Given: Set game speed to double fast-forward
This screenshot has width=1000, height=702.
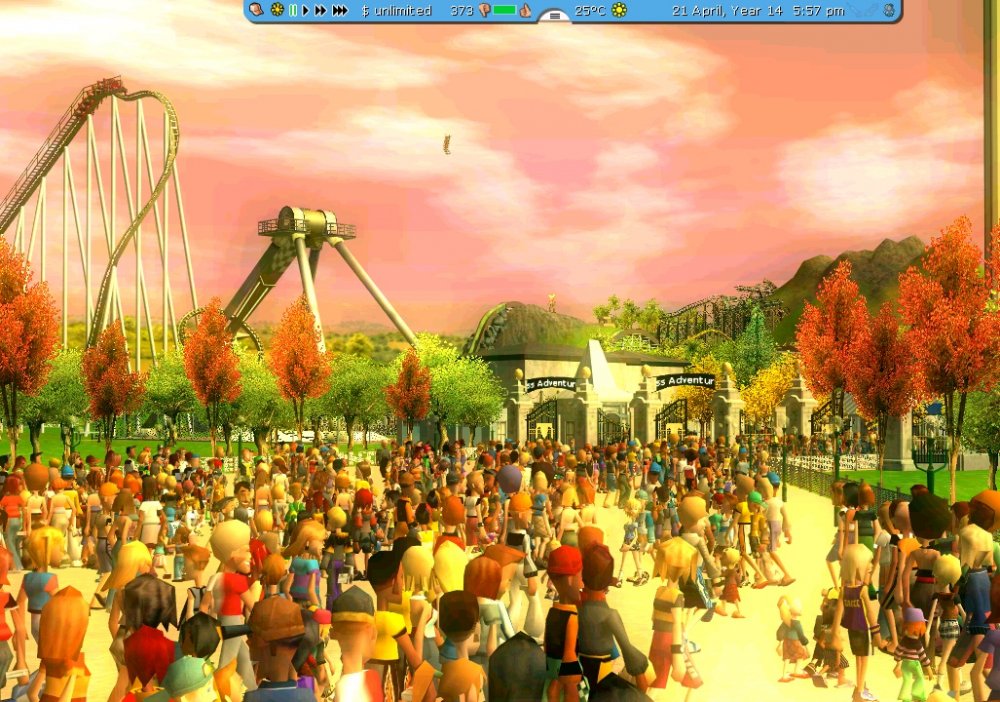Looking at the screenshot, I should click(320, 10).
